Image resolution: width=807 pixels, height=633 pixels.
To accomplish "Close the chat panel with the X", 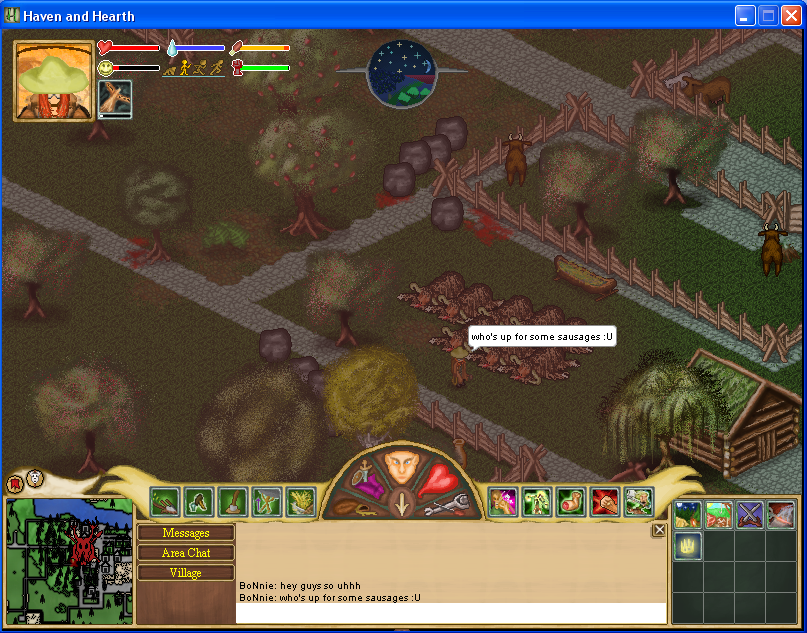I will [x=659, y=530].
